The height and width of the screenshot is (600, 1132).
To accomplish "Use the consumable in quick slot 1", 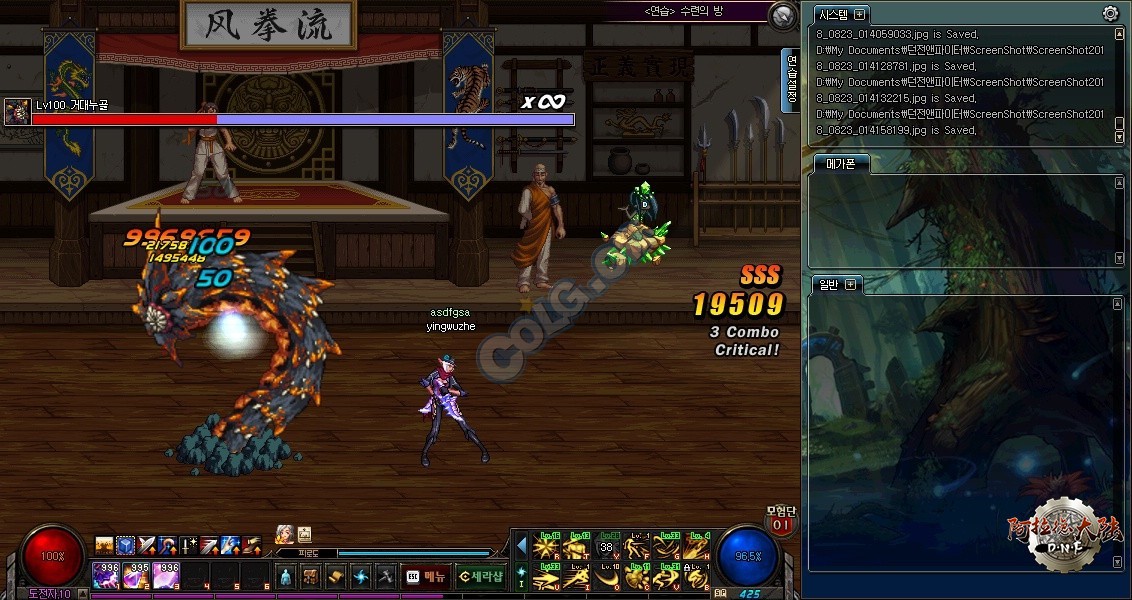I will pyautogui.click(x=106, y=575).
